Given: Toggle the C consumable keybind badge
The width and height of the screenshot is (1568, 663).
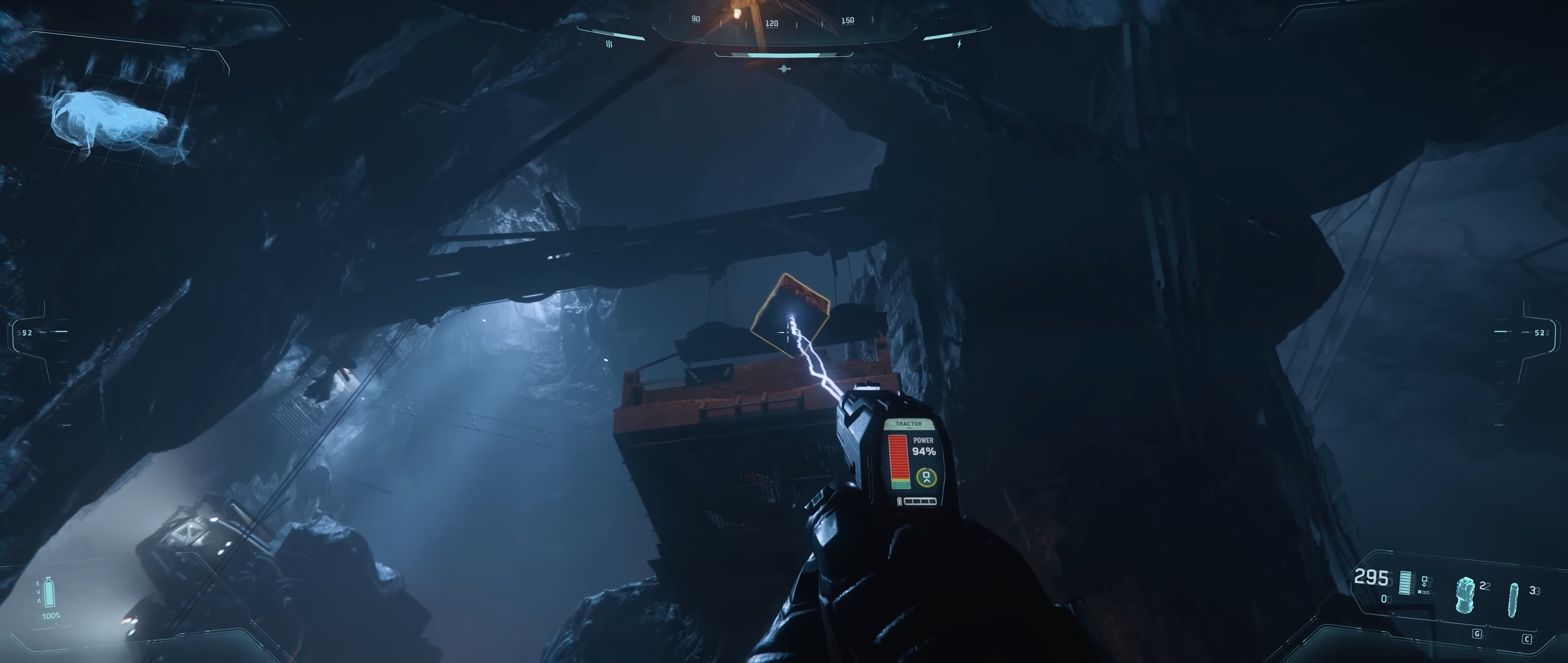Looking at the screenshot, I should coord(1528,641).
